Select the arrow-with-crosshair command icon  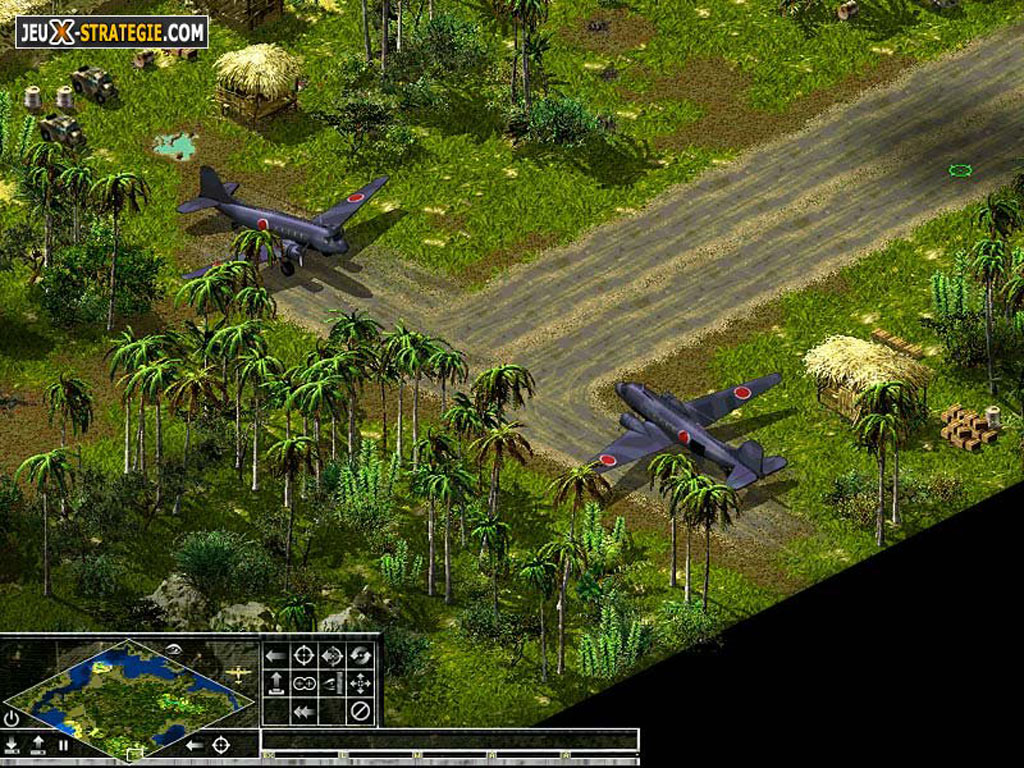pos(332,656)
